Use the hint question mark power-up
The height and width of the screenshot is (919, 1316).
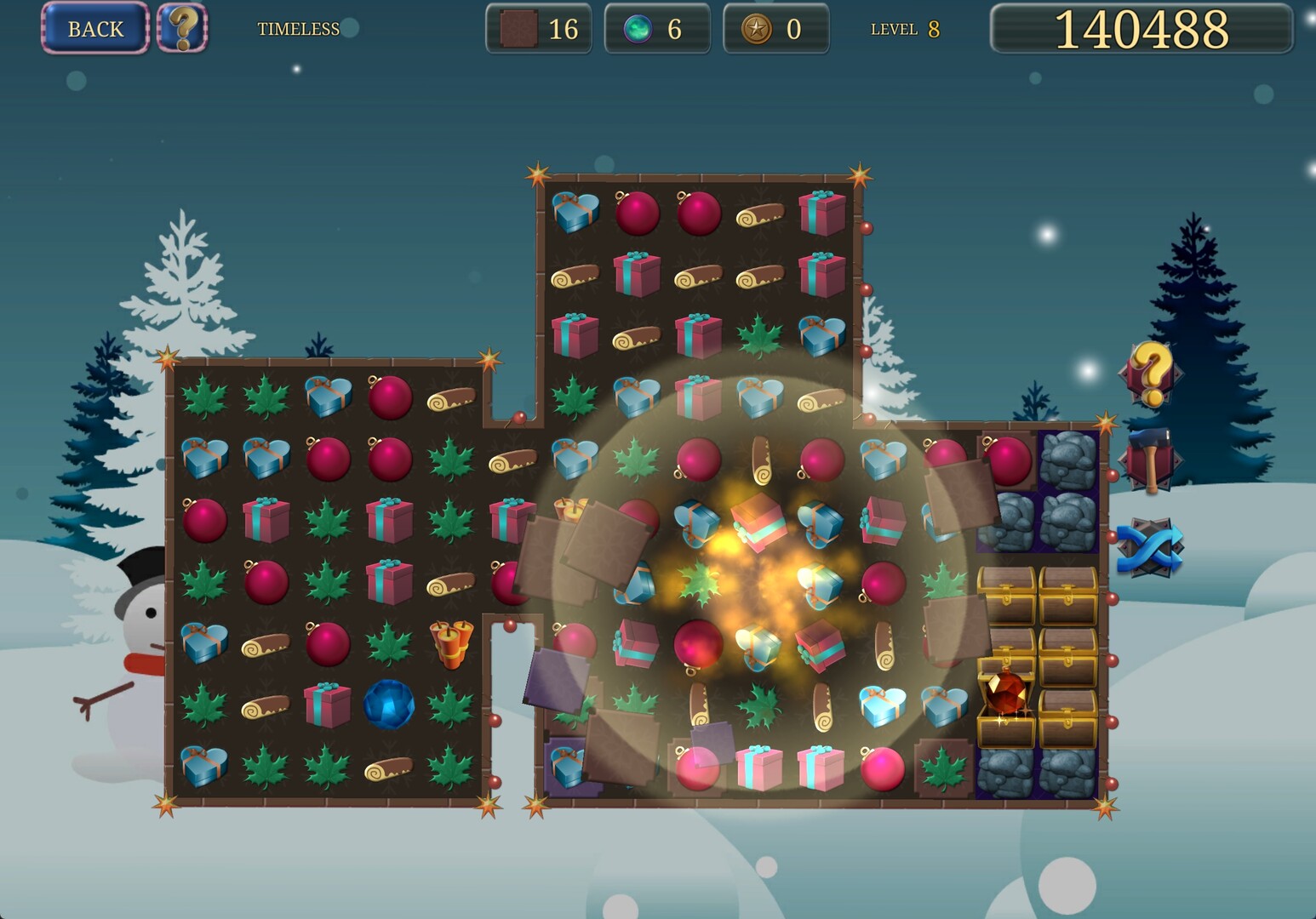(x=1150, y=374)
